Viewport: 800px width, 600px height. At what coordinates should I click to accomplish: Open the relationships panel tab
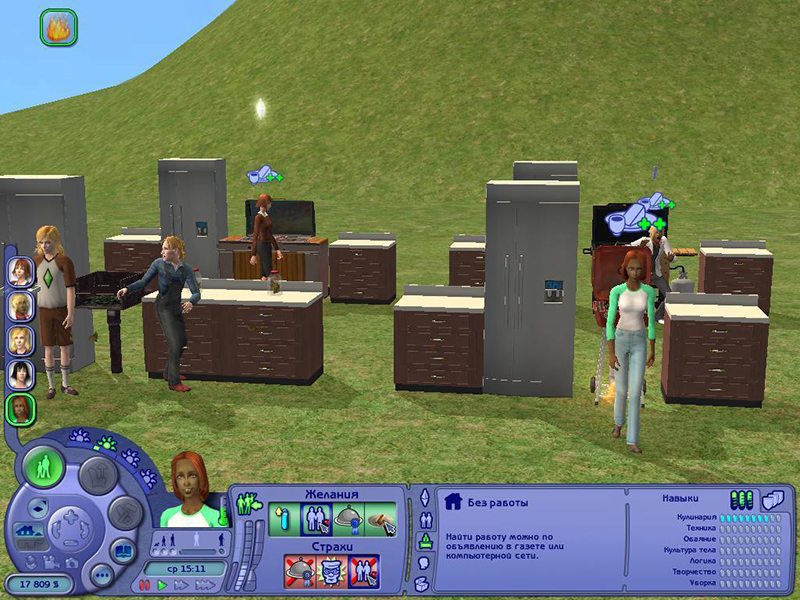click(423, 519)
